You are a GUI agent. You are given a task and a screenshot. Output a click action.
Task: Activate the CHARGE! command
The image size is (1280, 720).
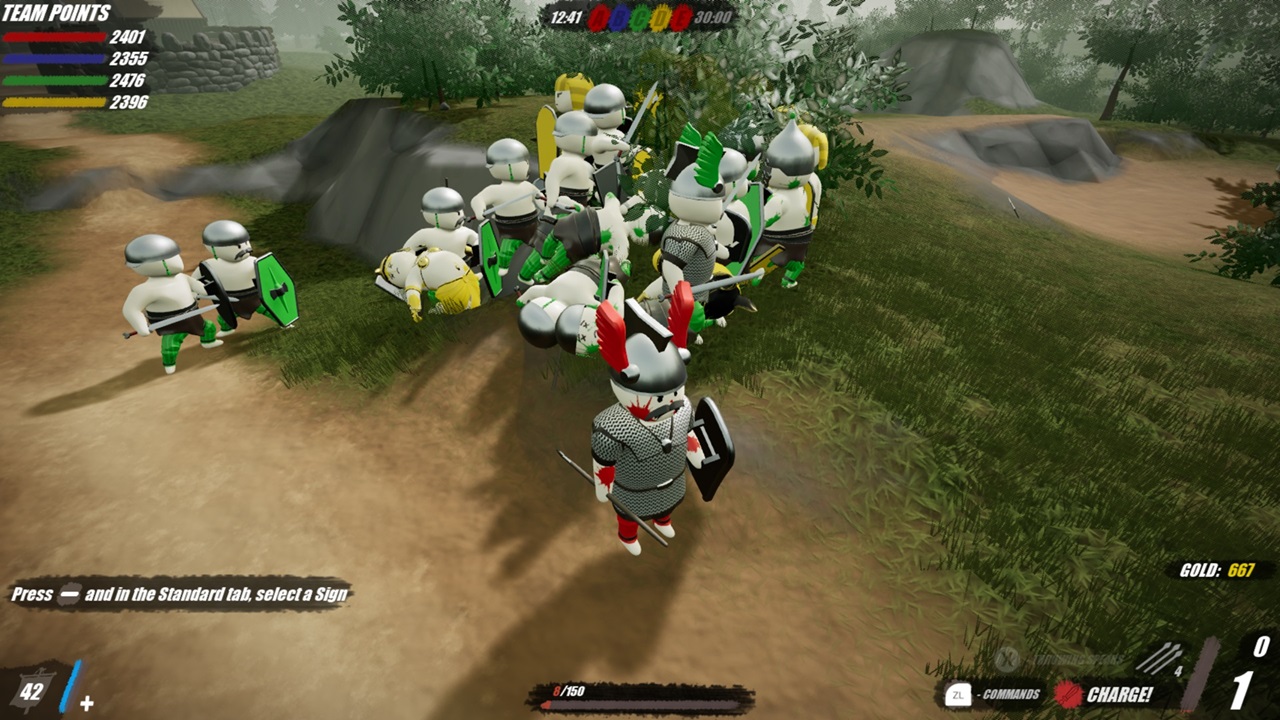(x=1118, y=692)
